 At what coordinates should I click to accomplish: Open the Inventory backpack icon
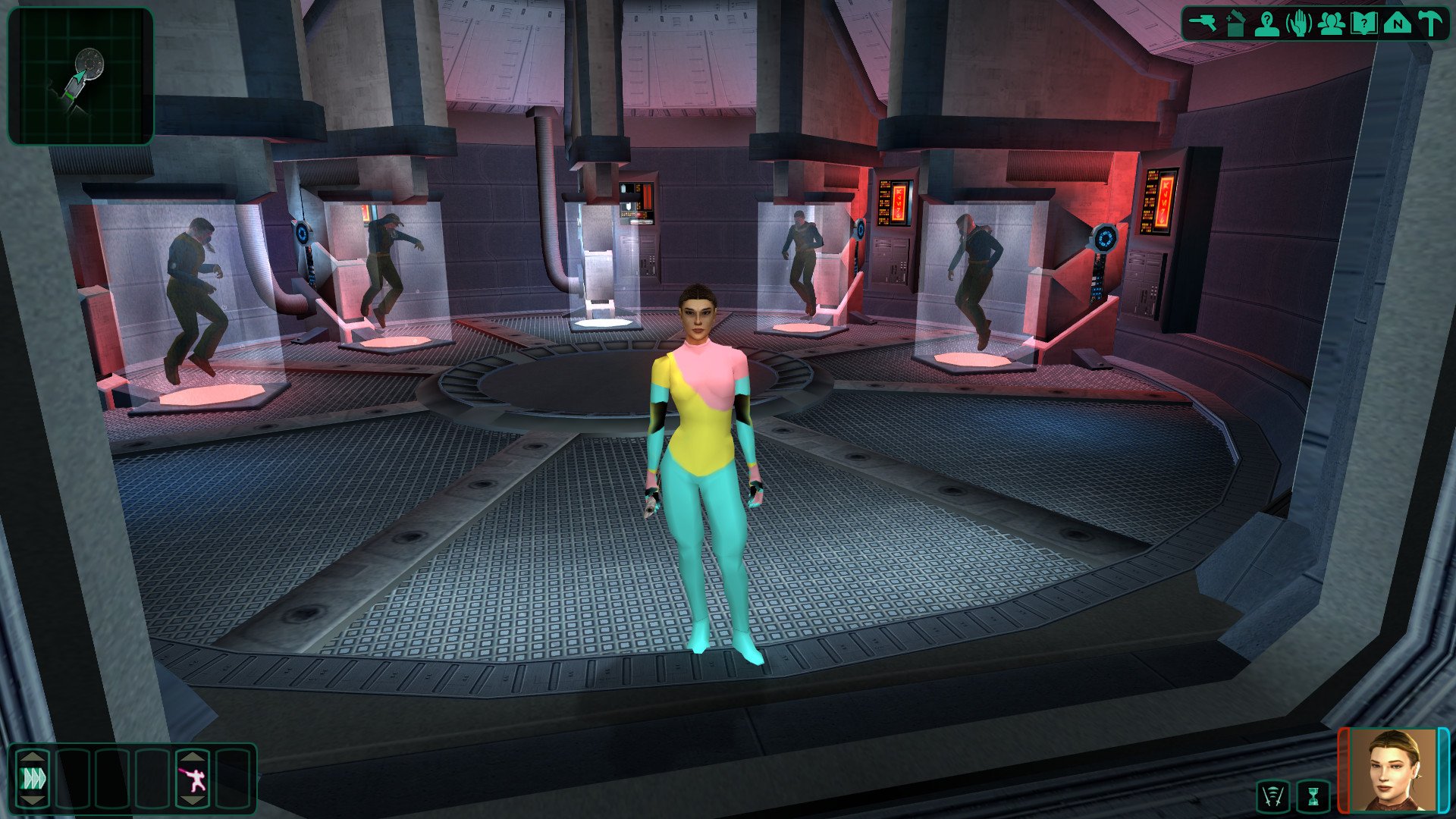[1235, 23]
